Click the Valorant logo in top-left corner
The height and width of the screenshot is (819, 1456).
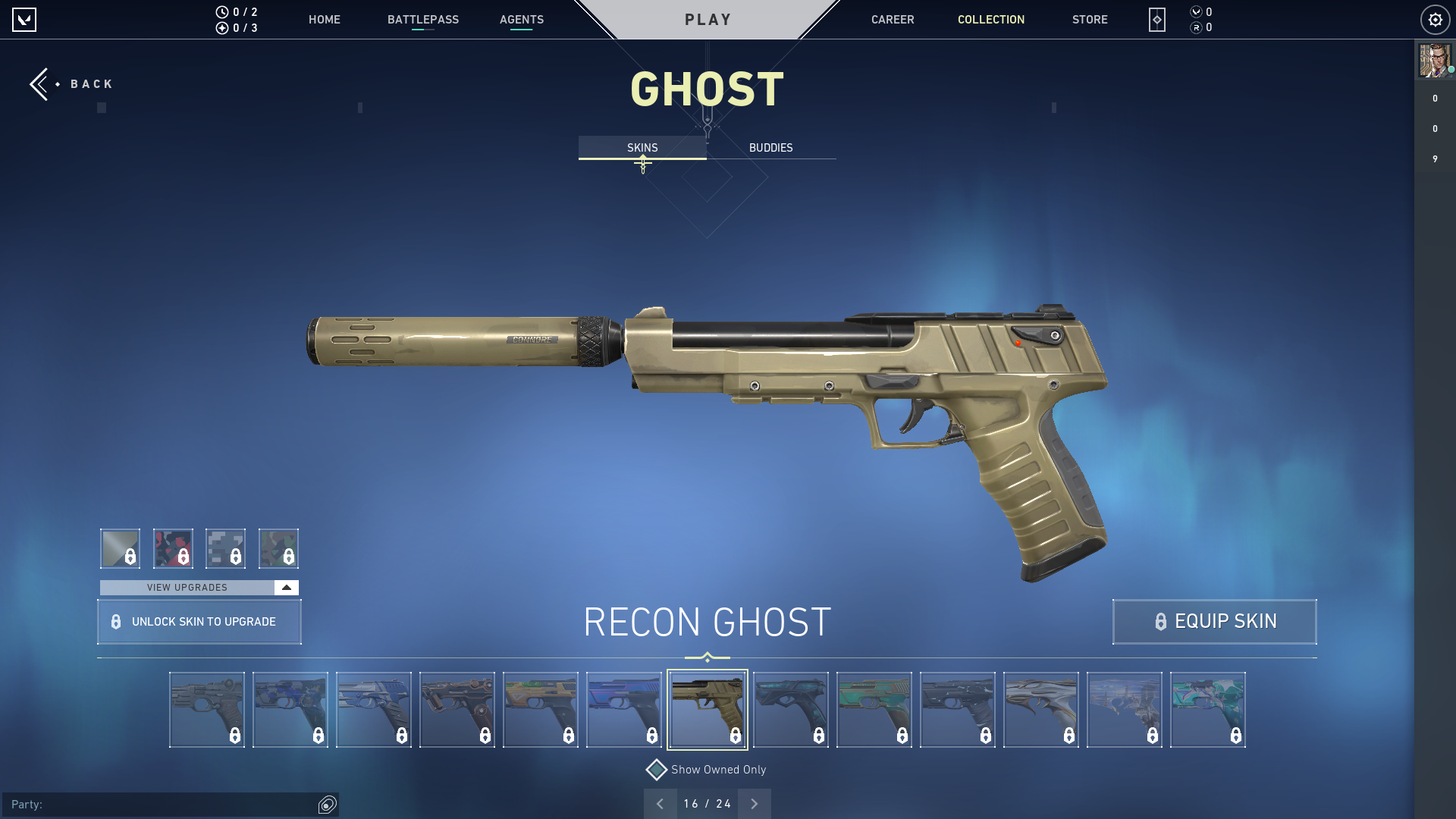[25, 20]
